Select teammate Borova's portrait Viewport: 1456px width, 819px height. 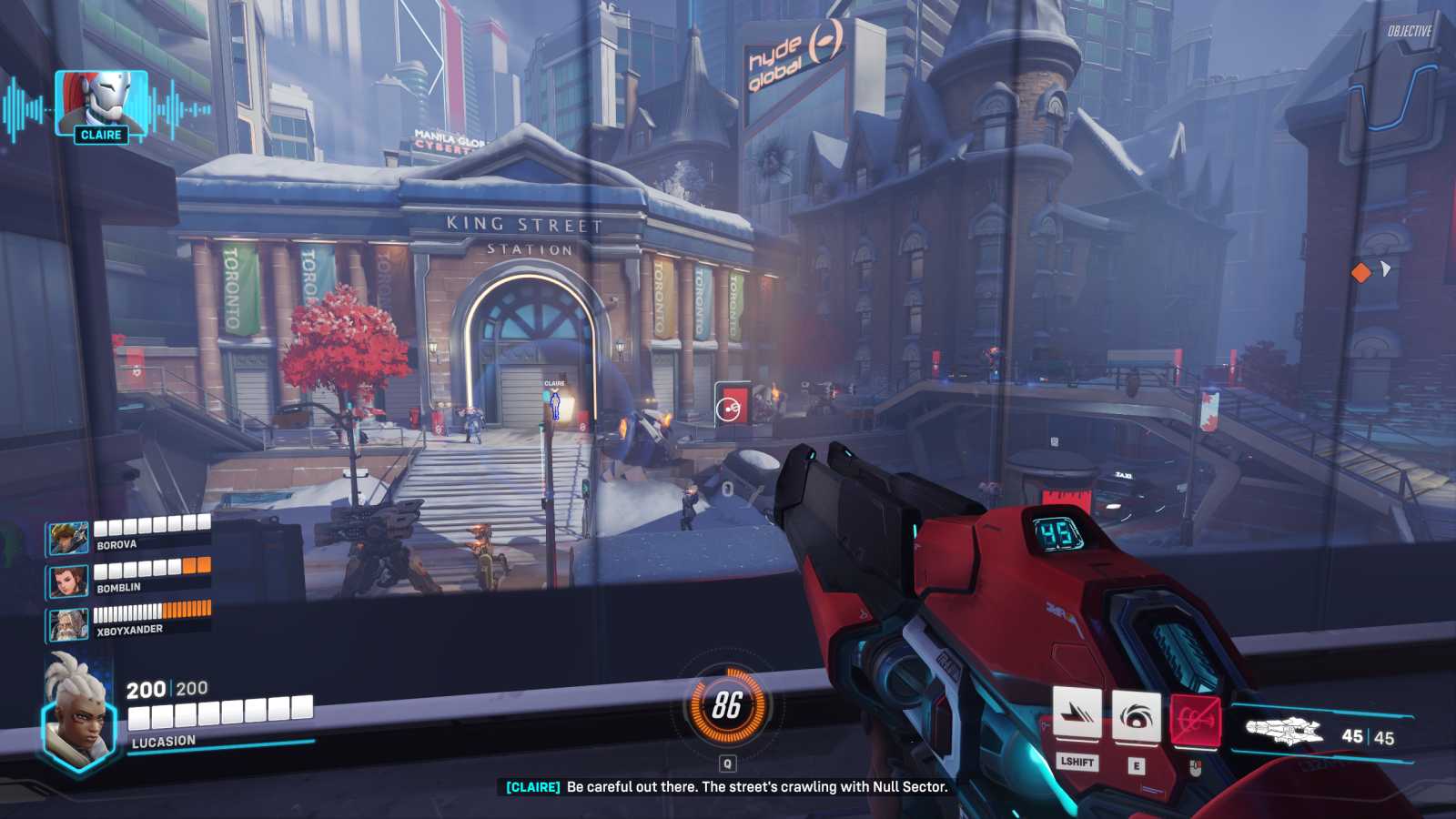click(x=68, y=539)
